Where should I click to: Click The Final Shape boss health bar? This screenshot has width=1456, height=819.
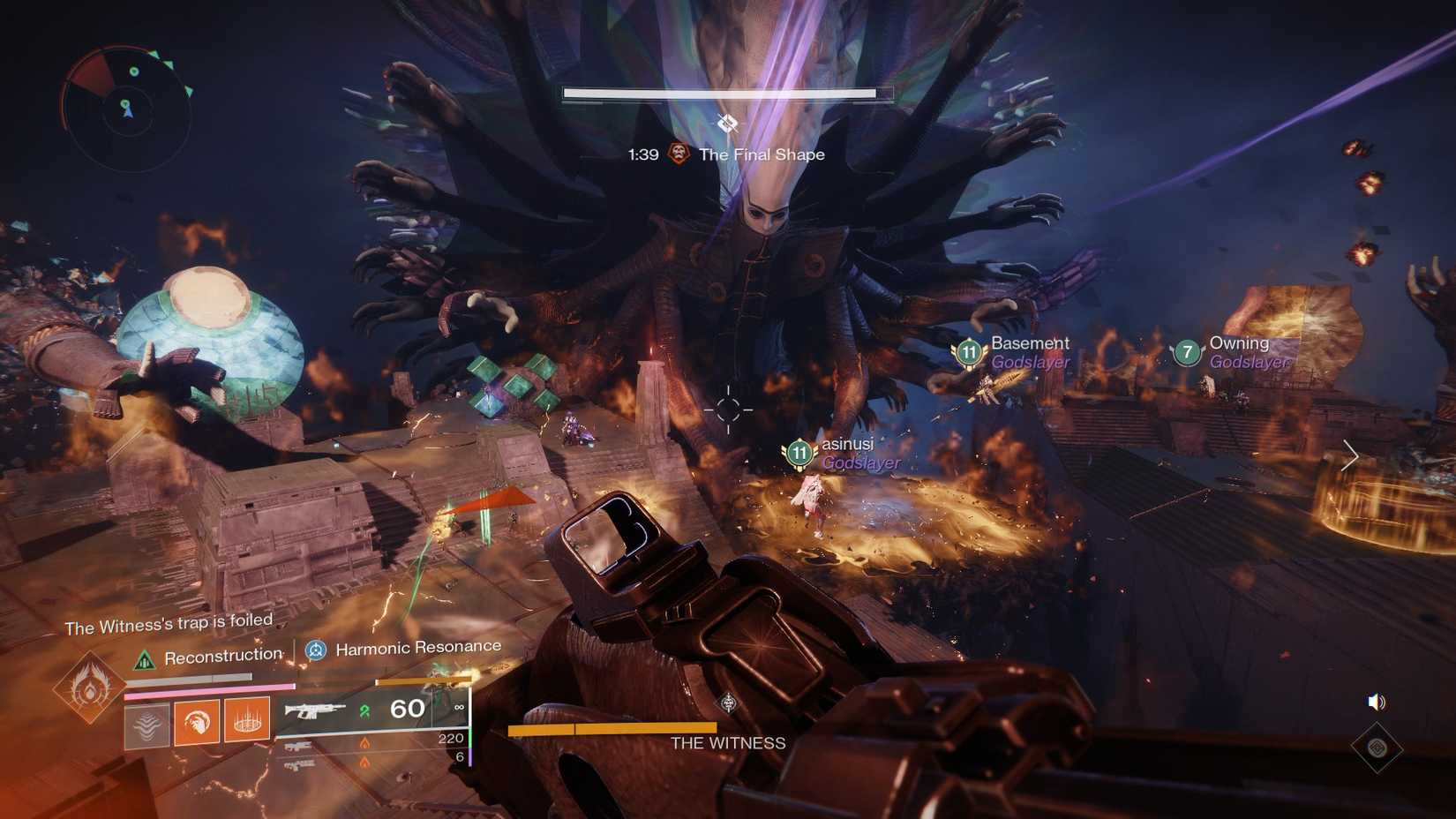726,91
